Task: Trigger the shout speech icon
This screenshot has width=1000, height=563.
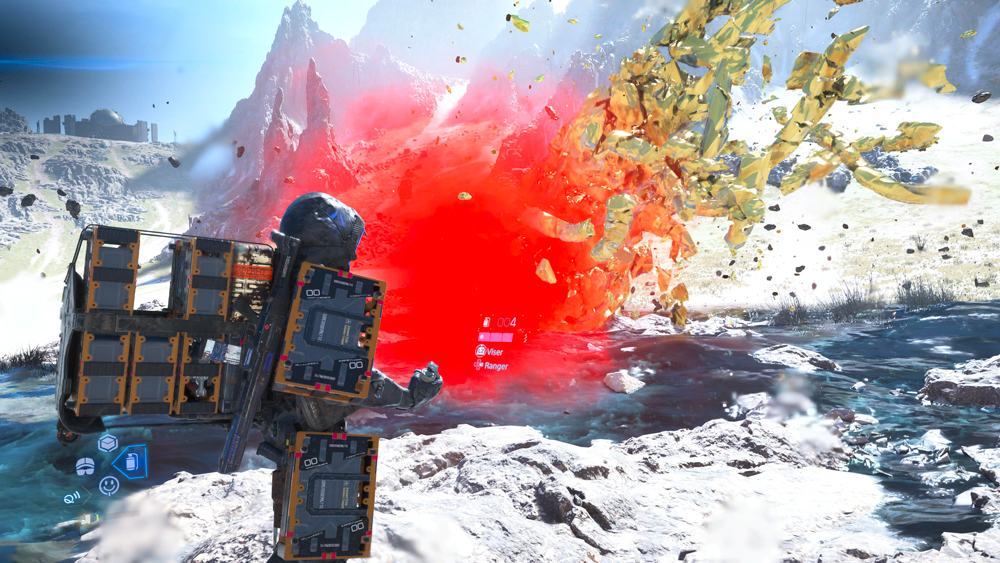Action: click(73, 496)
